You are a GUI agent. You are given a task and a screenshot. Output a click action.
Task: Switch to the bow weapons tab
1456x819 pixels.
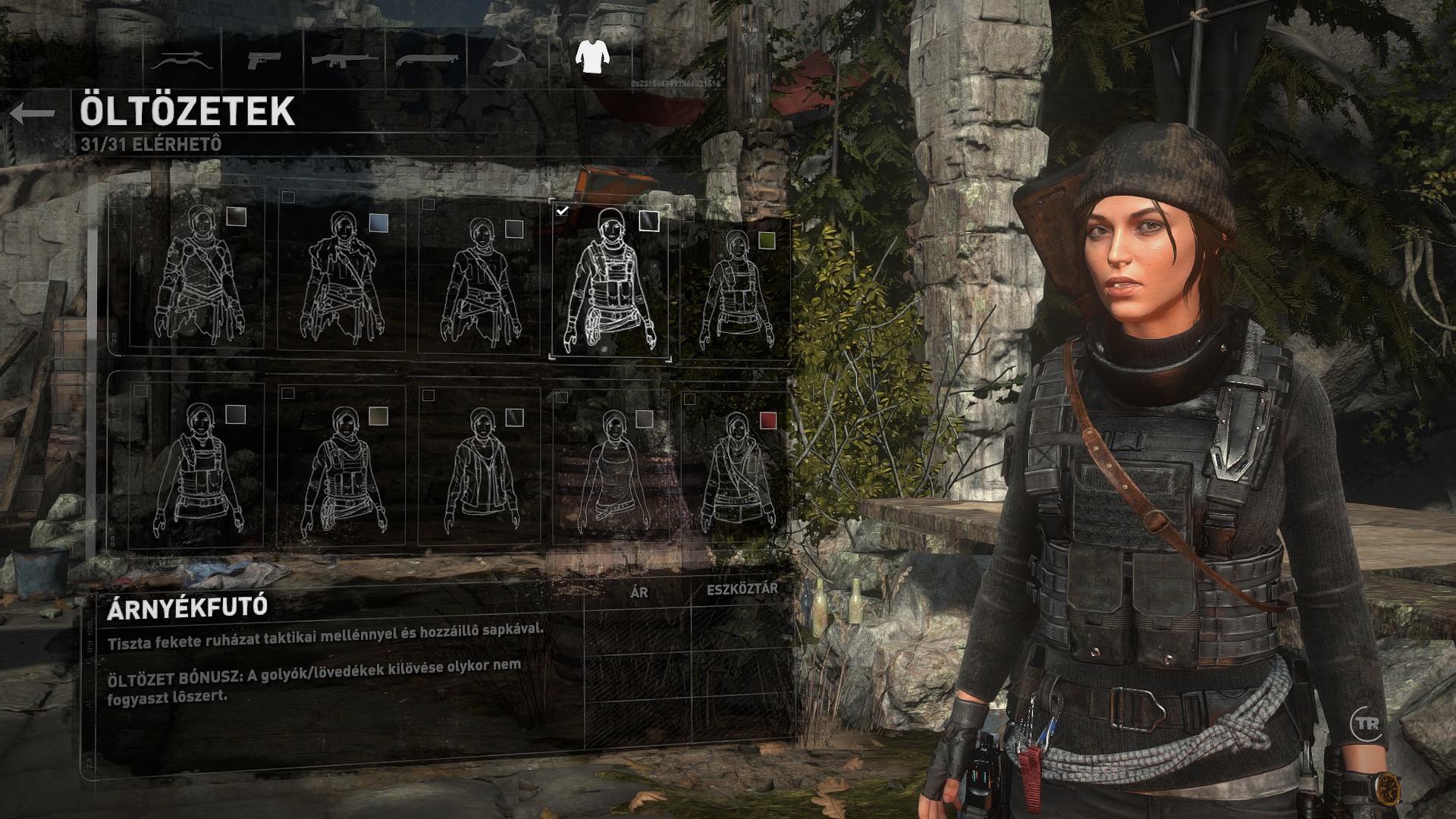coord(182,59)
